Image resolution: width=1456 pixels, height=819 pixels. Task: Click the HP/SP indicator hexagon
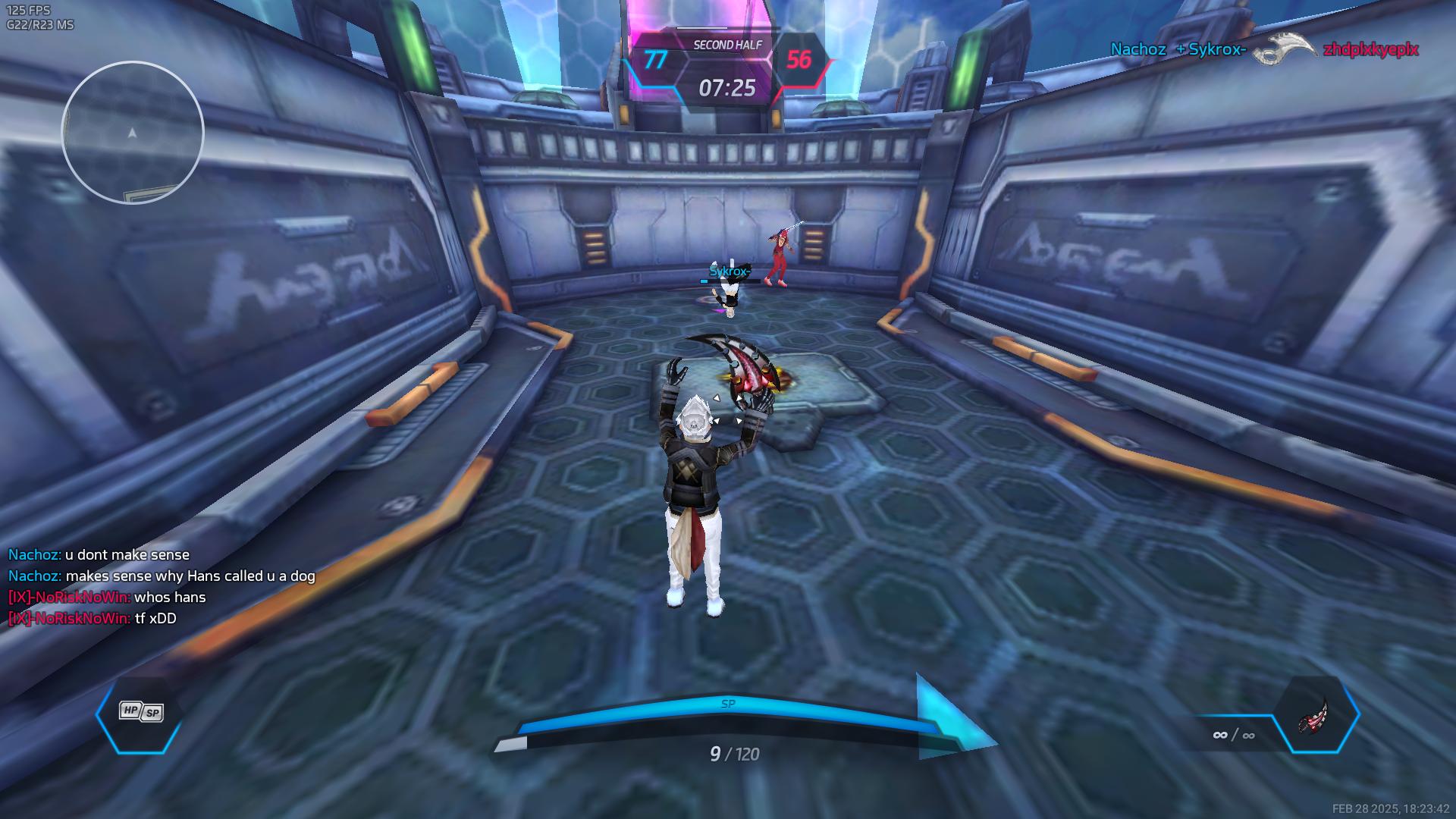click(x=140, y=713)
